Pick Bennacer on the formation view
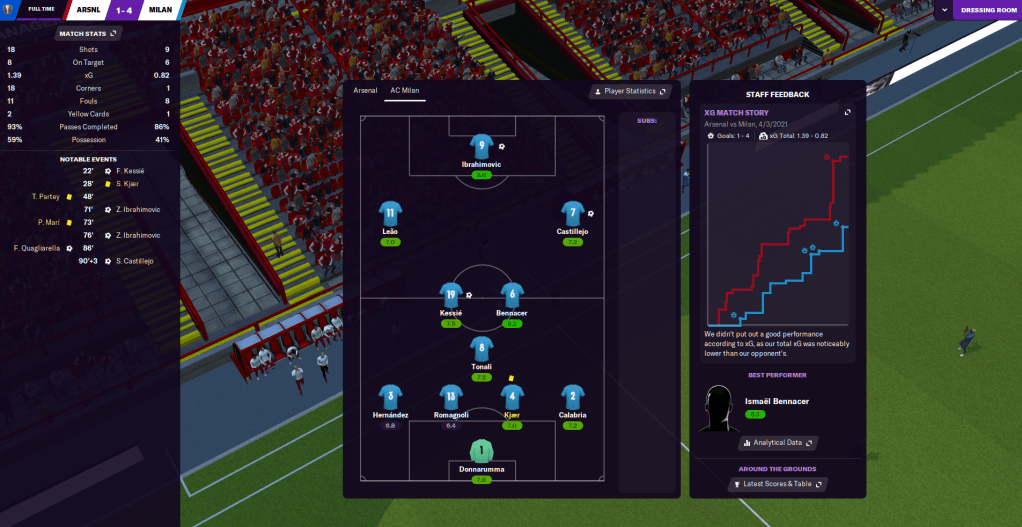 click(x=512, y=294)
